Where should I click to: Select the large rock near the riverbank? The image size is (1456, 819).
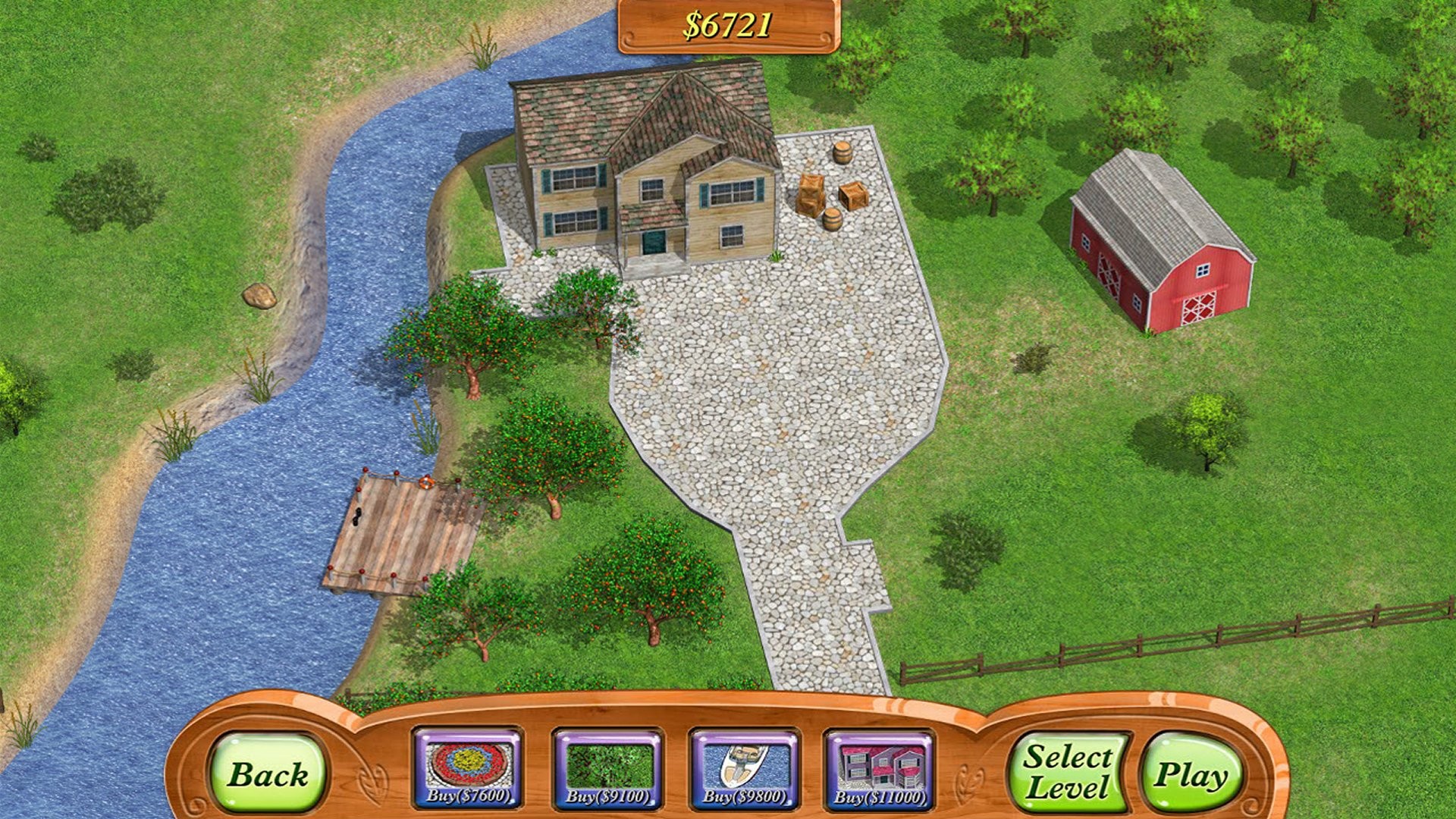[x=261, y=296]
